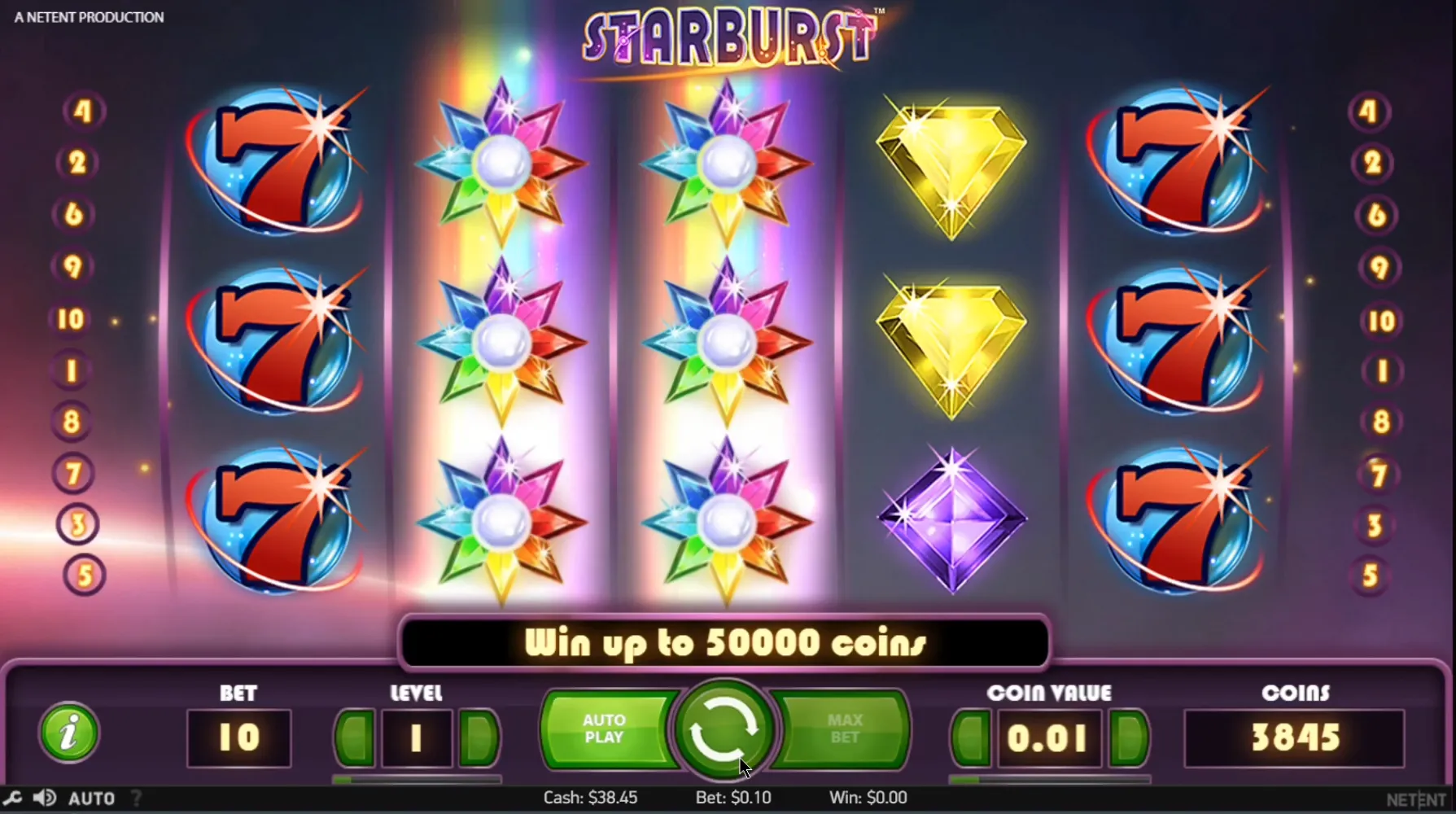Viewport: 1456px width, 814px height.
Task: Increase the bet level
Action: [479, 738]
